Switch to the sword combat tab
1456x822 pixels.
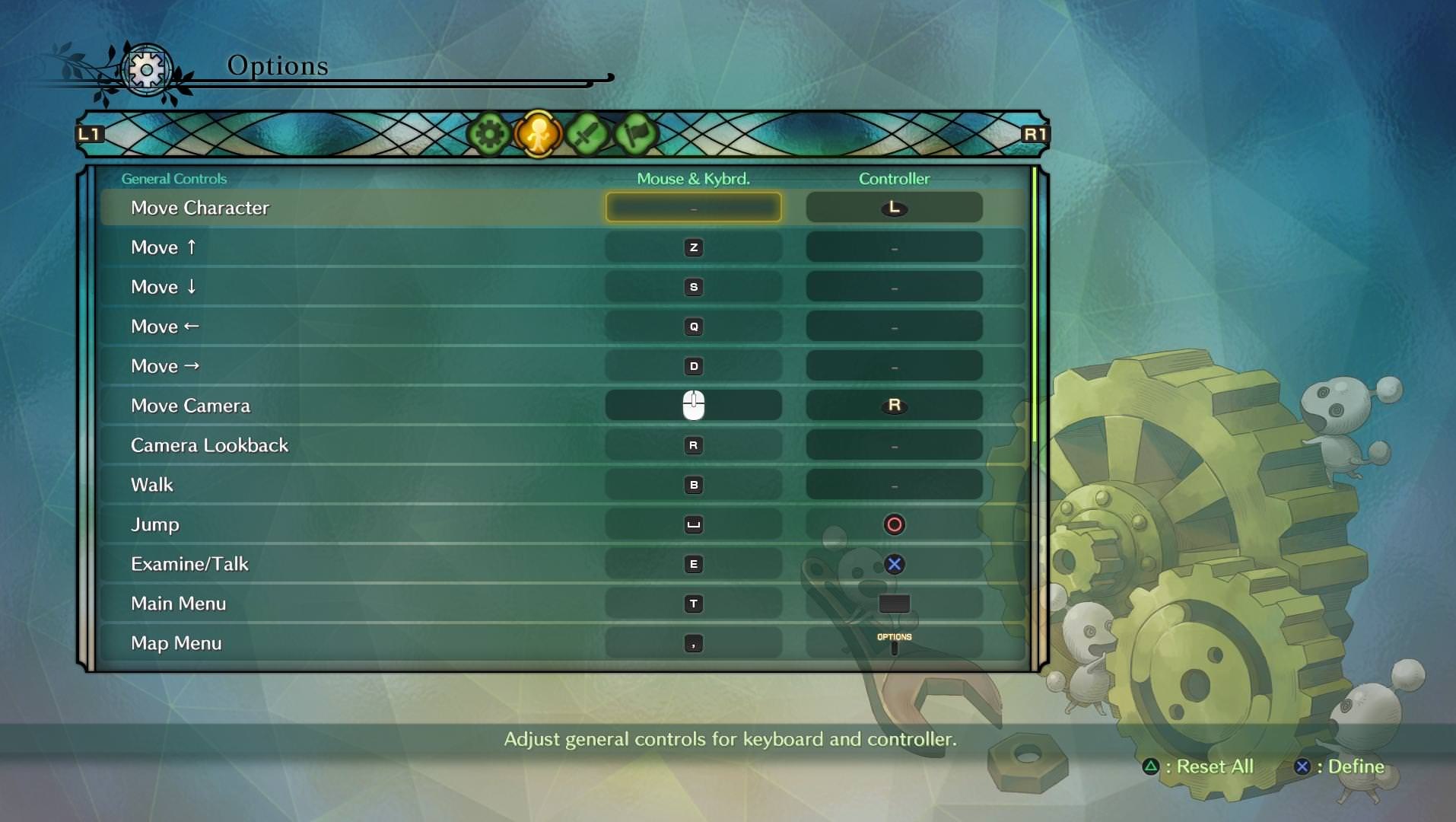pos(587,135)
